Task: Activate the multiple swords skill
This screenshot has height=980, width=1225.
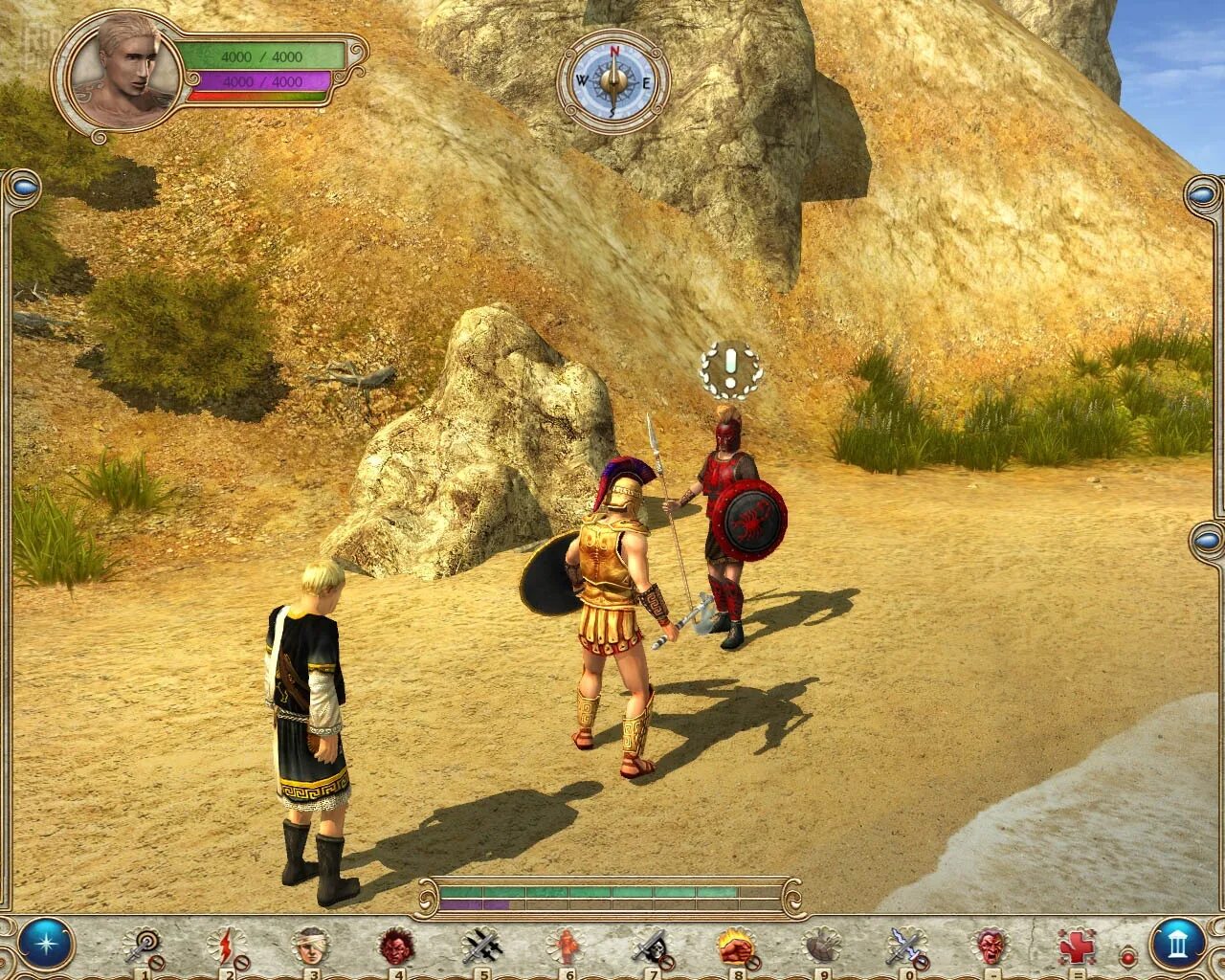Action: coord(480,947)
